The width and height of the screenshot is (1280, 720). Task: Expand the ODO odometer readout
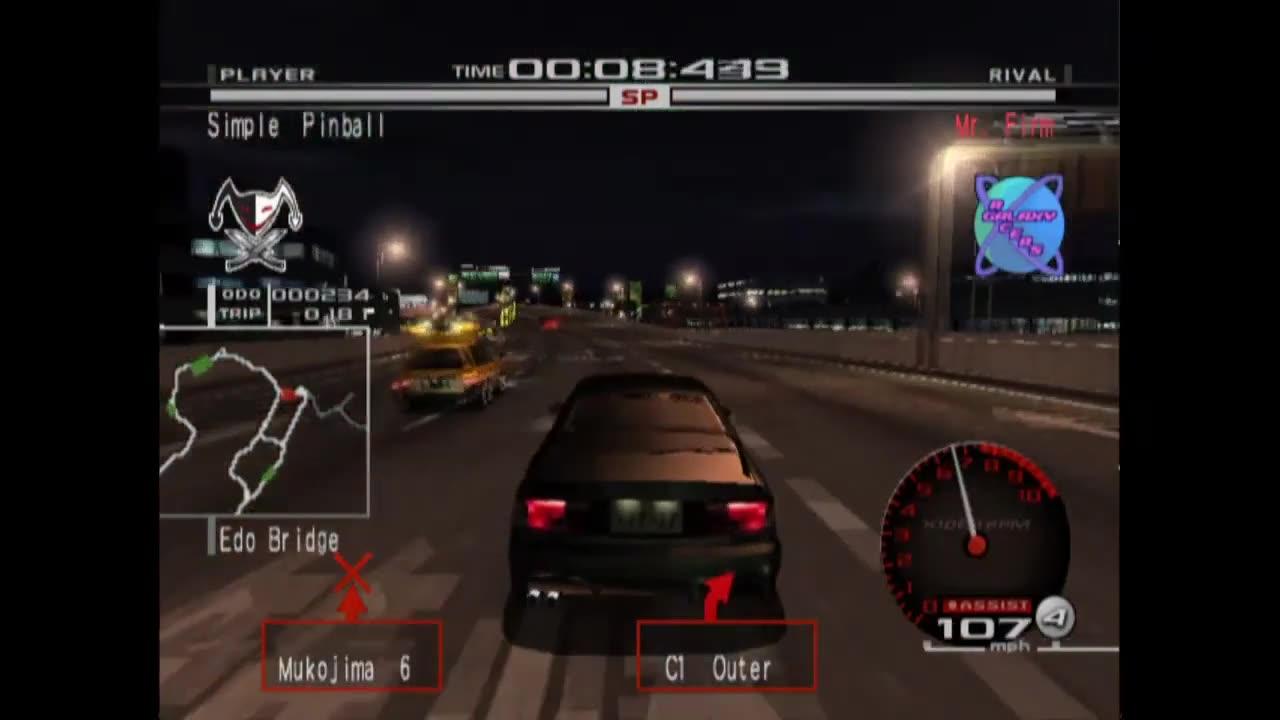[x=290, y=295]
